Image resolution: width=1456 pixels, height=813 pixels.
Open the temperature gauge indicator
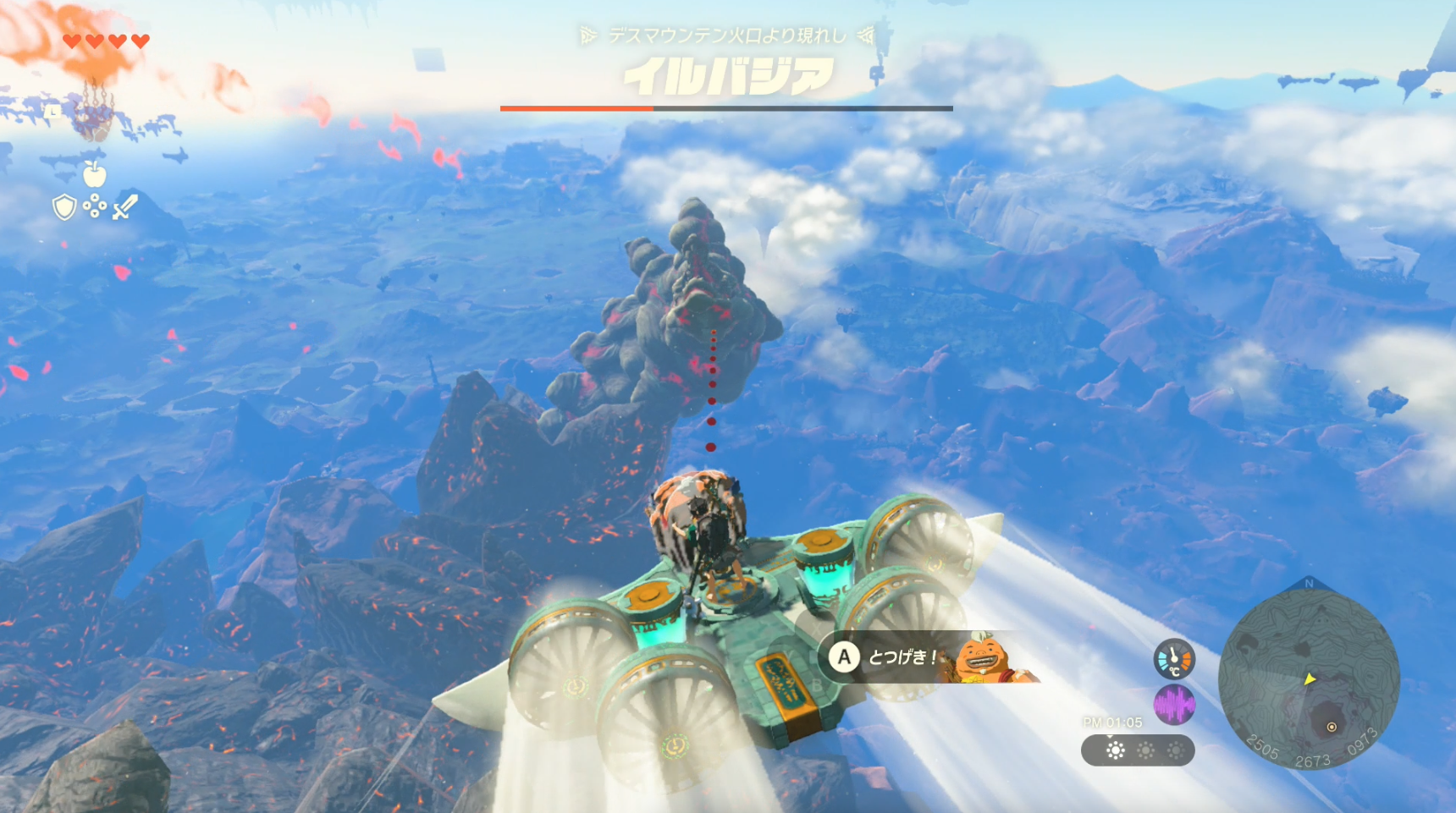tap(1174, 657)
